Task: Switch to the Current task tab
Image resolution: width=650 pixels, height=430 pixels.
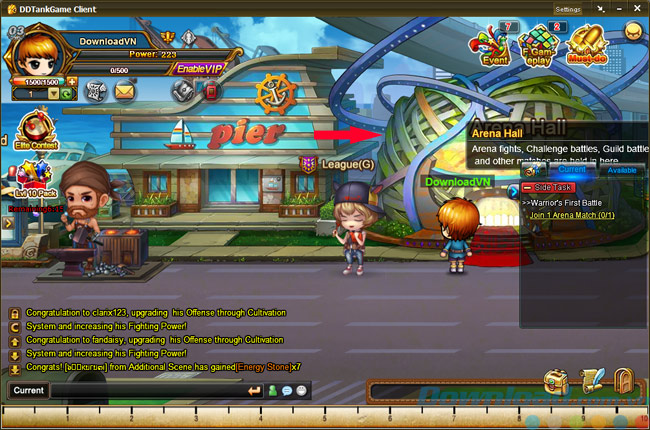Action: coord(565,170)
